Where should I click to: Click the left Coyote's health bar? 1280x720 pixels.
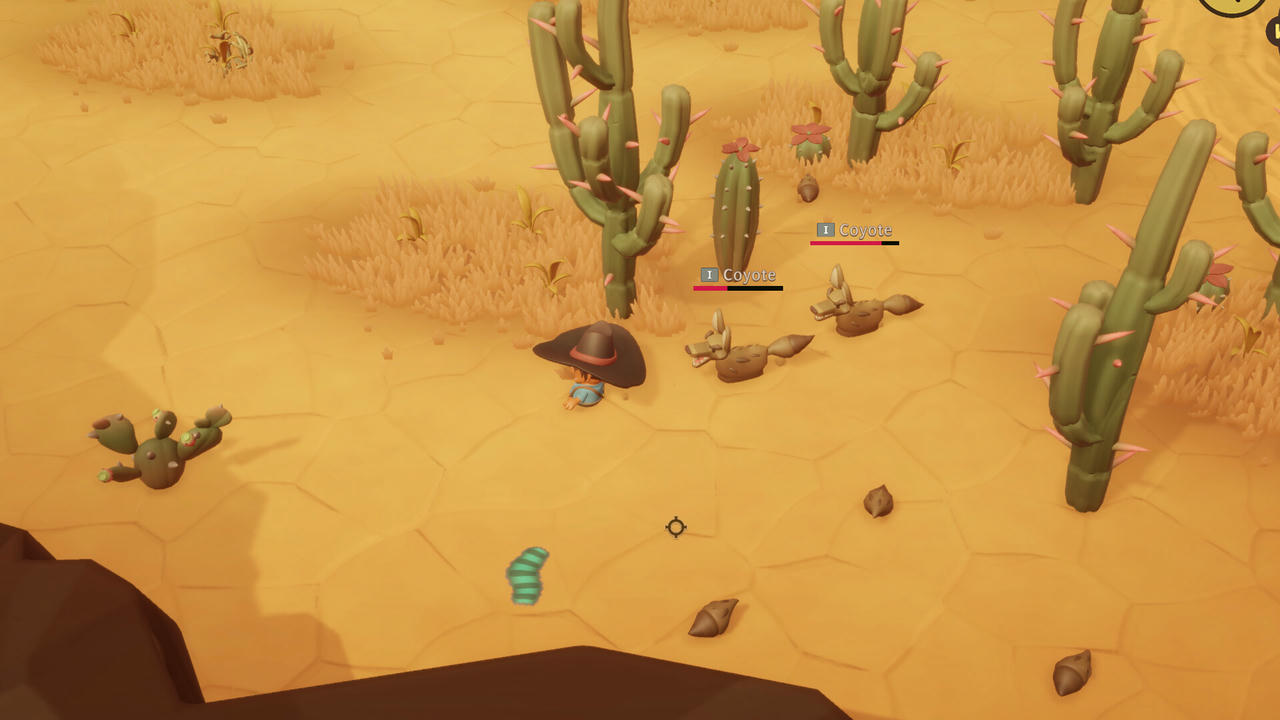pos(737,288)
